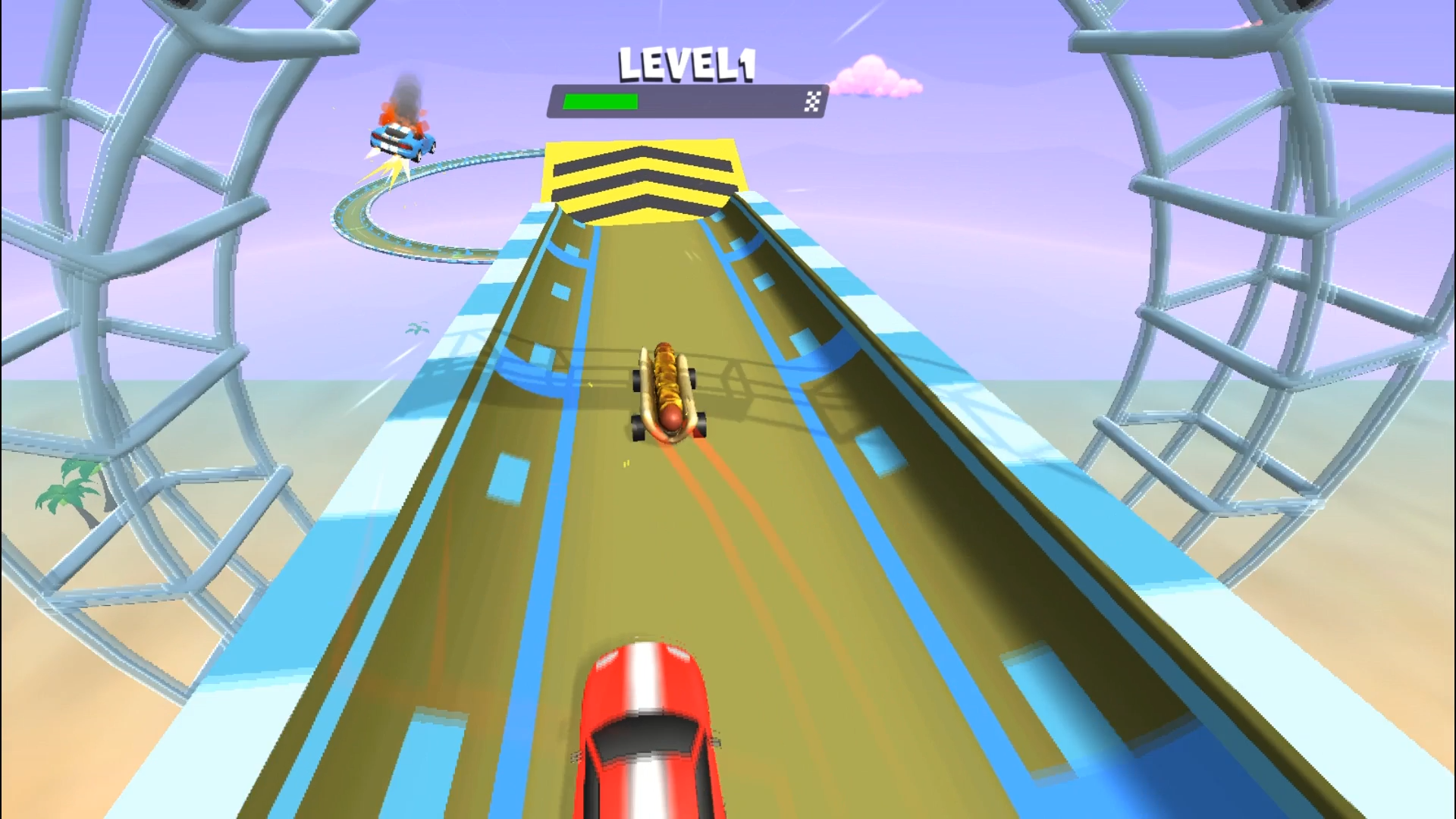Viewport: 1456px width, 819px height.
Task: Click the LEVEL1 title text
Action: [686, 64]
